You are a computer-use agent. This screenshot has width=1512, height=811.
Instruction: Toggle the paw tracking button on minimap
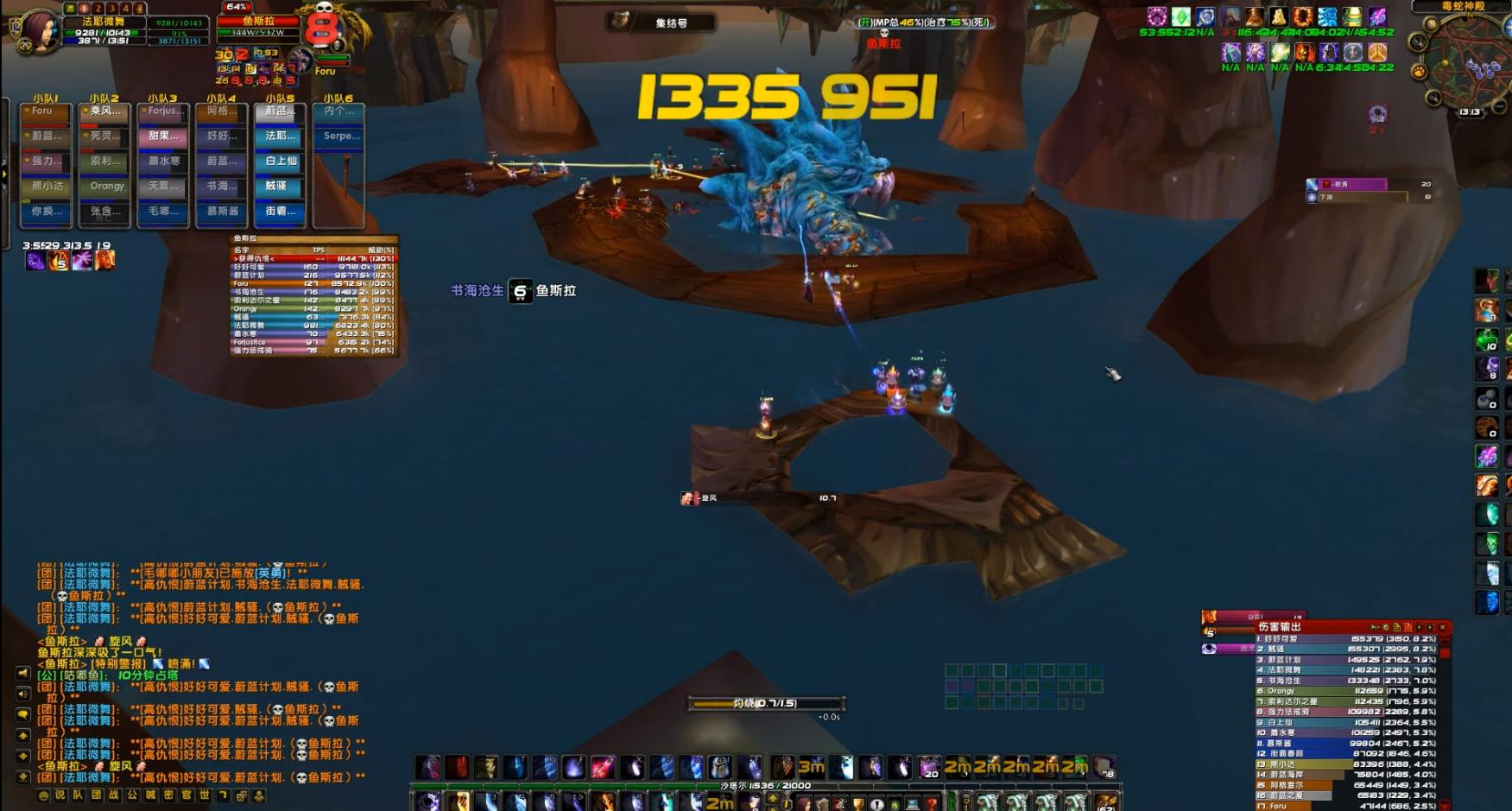[x=1419, y=72]
